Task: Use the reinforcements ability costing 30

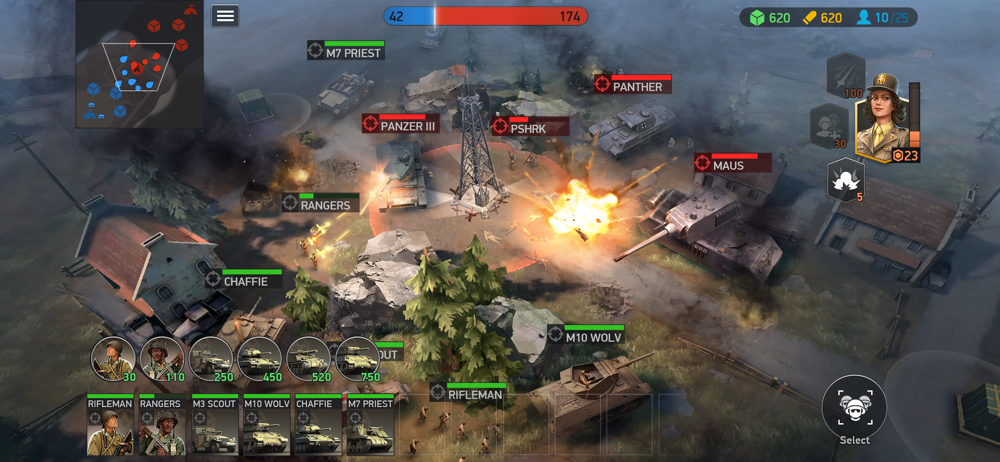Action: click(829, 126)
